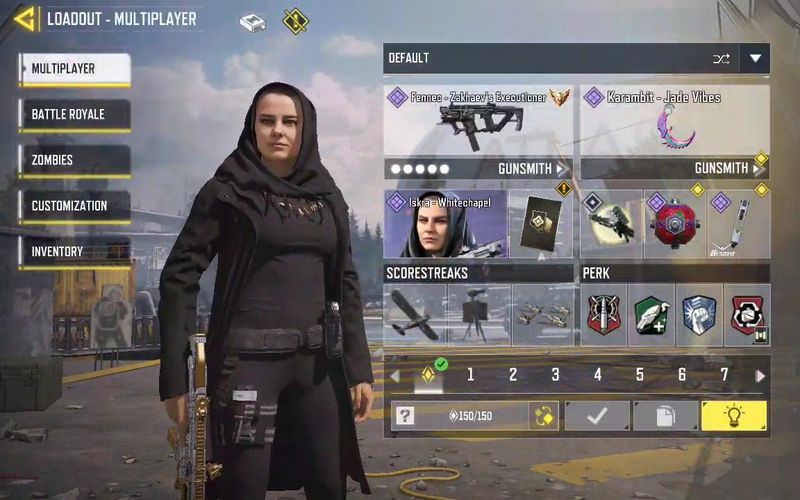Open the airplane scorestreak slot
Image resolution: width=800 pixels, height=500 pixels.
414,315
